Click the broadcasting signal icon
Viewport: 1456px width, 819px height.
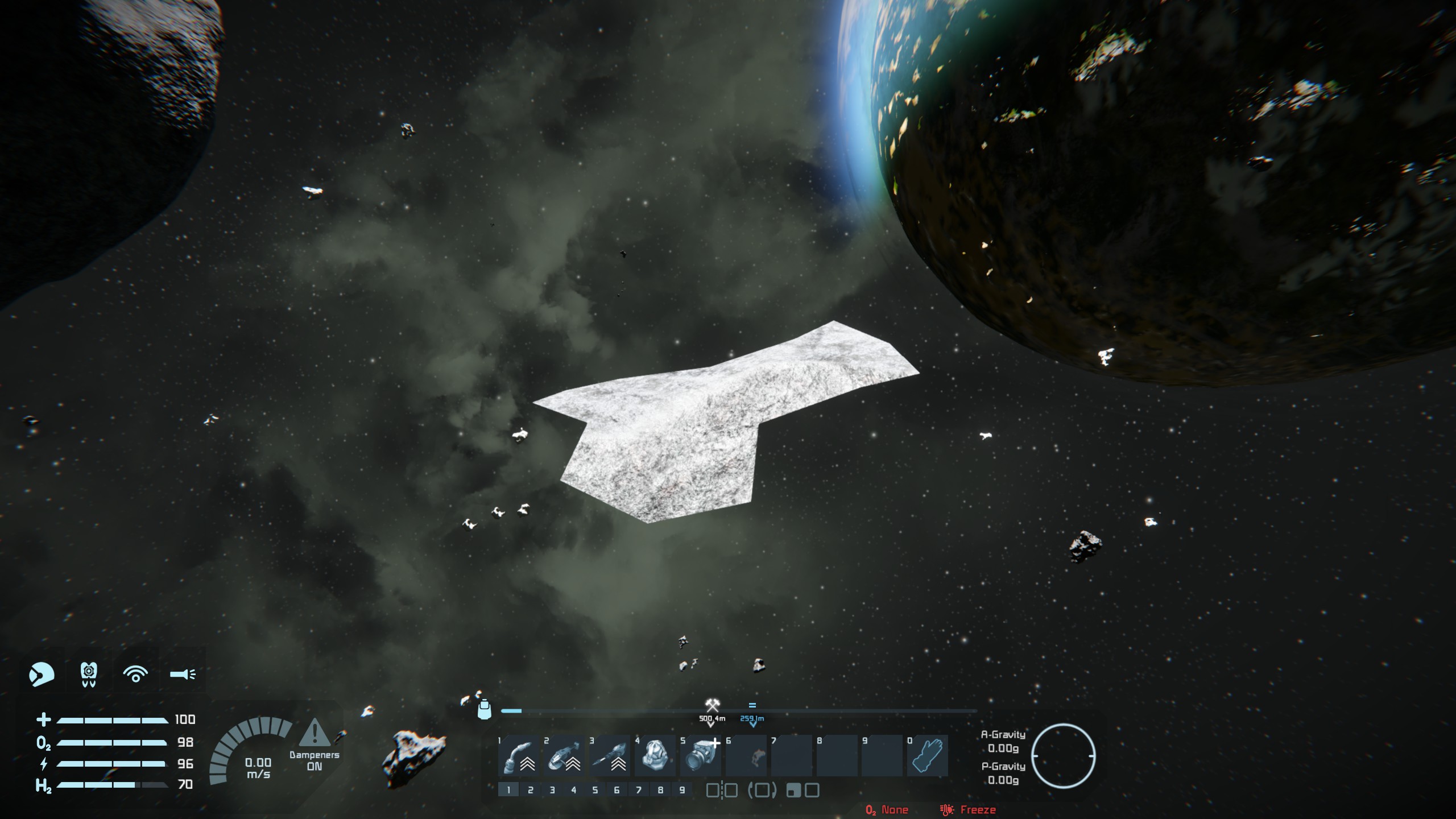tap(135, 675)
